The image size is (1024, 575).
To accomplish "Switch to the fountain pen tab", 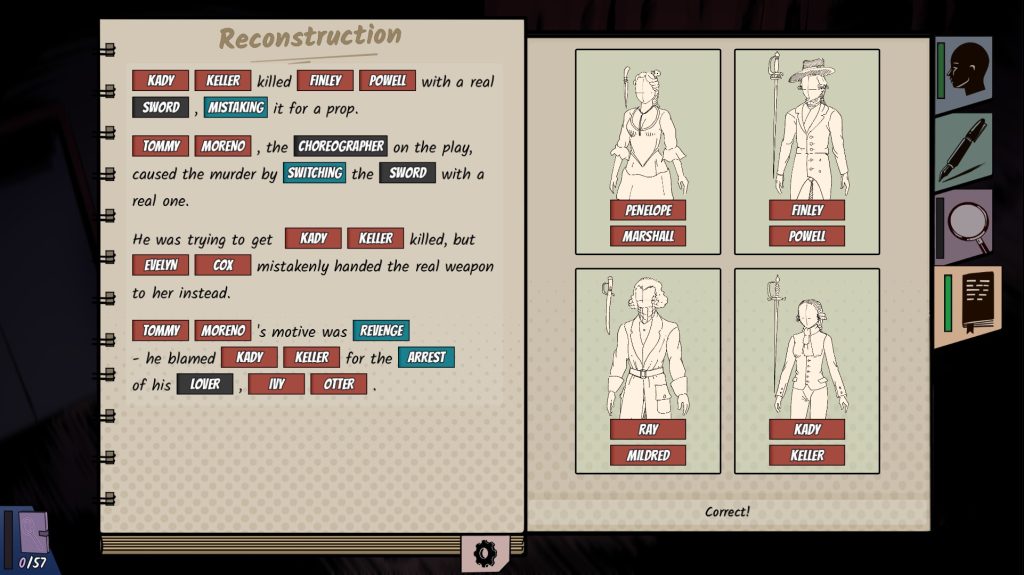I will coord(965,150).
